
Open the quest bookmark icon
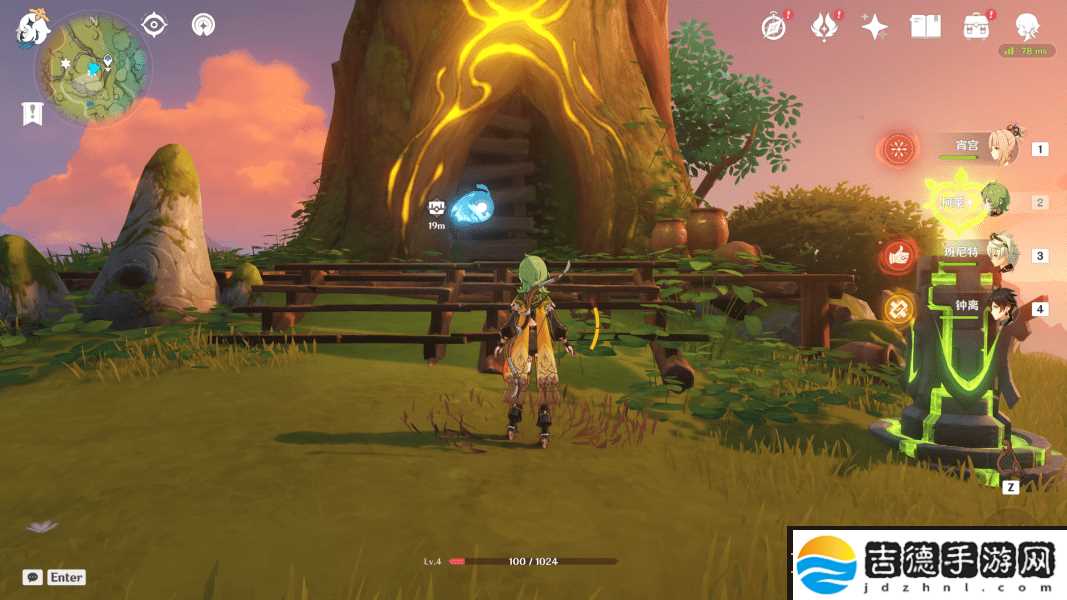pos(32,113)
